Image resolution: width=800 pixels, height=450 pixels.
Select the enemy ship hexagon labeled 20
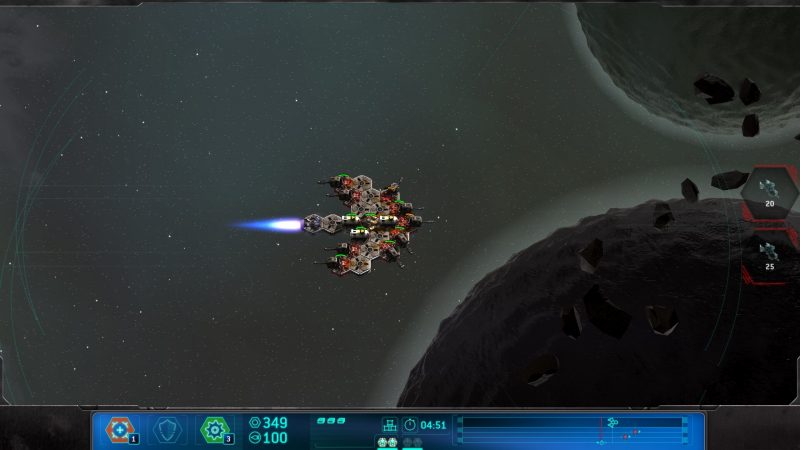[x=769, y=191]
